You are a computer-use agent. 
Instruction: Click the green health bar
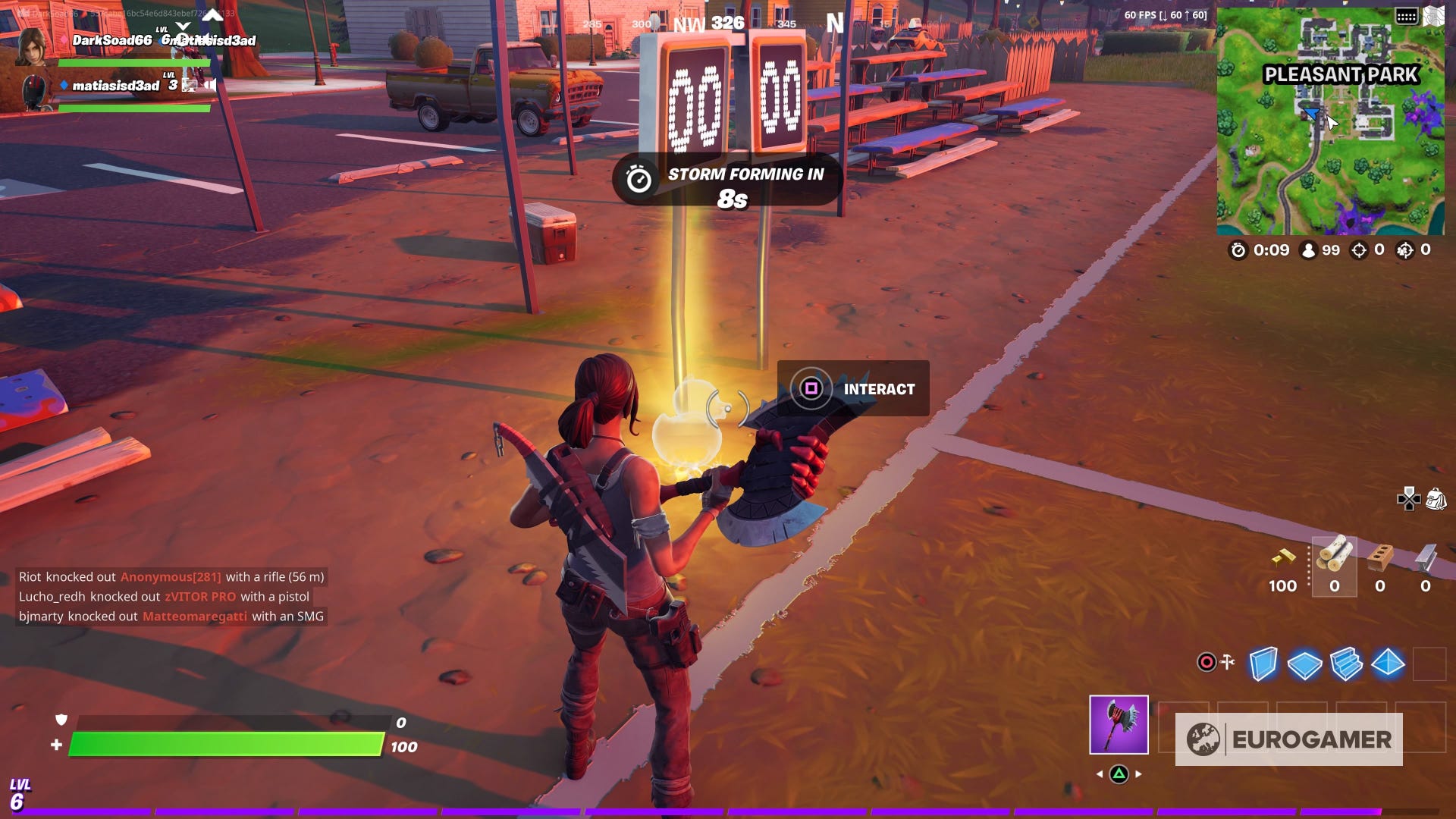tap(227, 745)
